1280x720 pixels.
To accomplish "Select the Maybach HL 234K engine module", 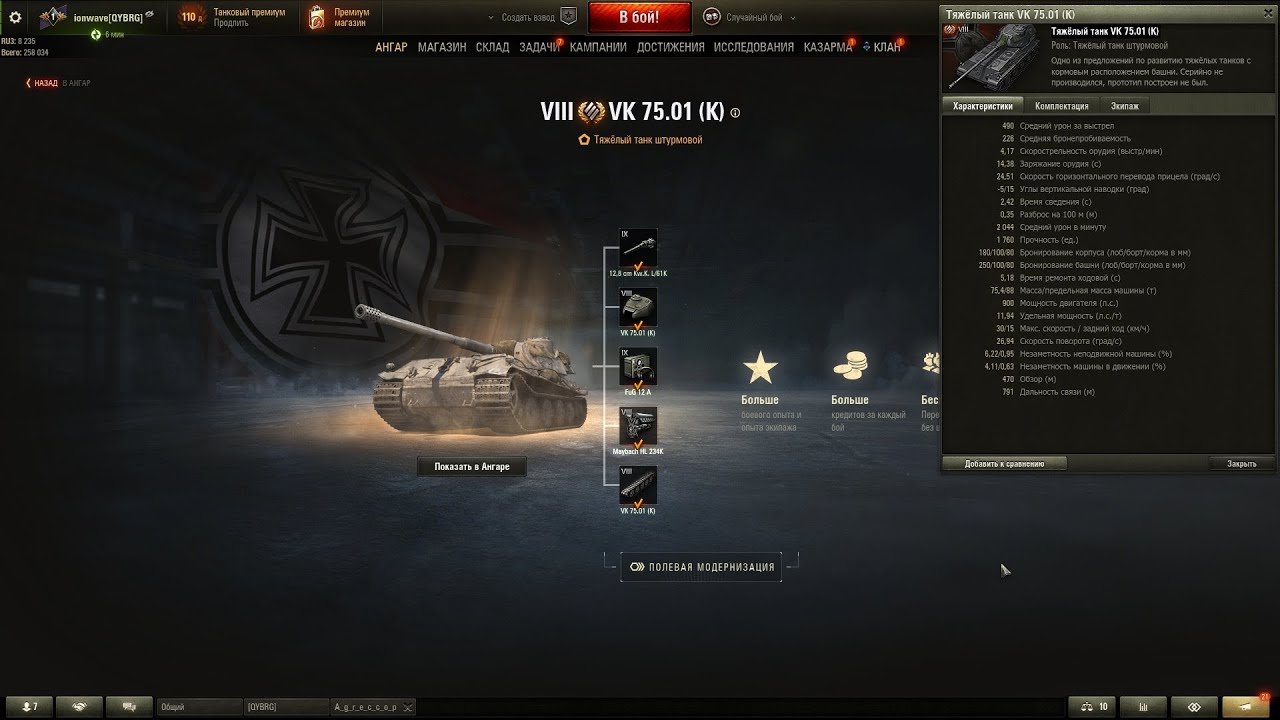I will pyautogui.click(x=638, y=427).
